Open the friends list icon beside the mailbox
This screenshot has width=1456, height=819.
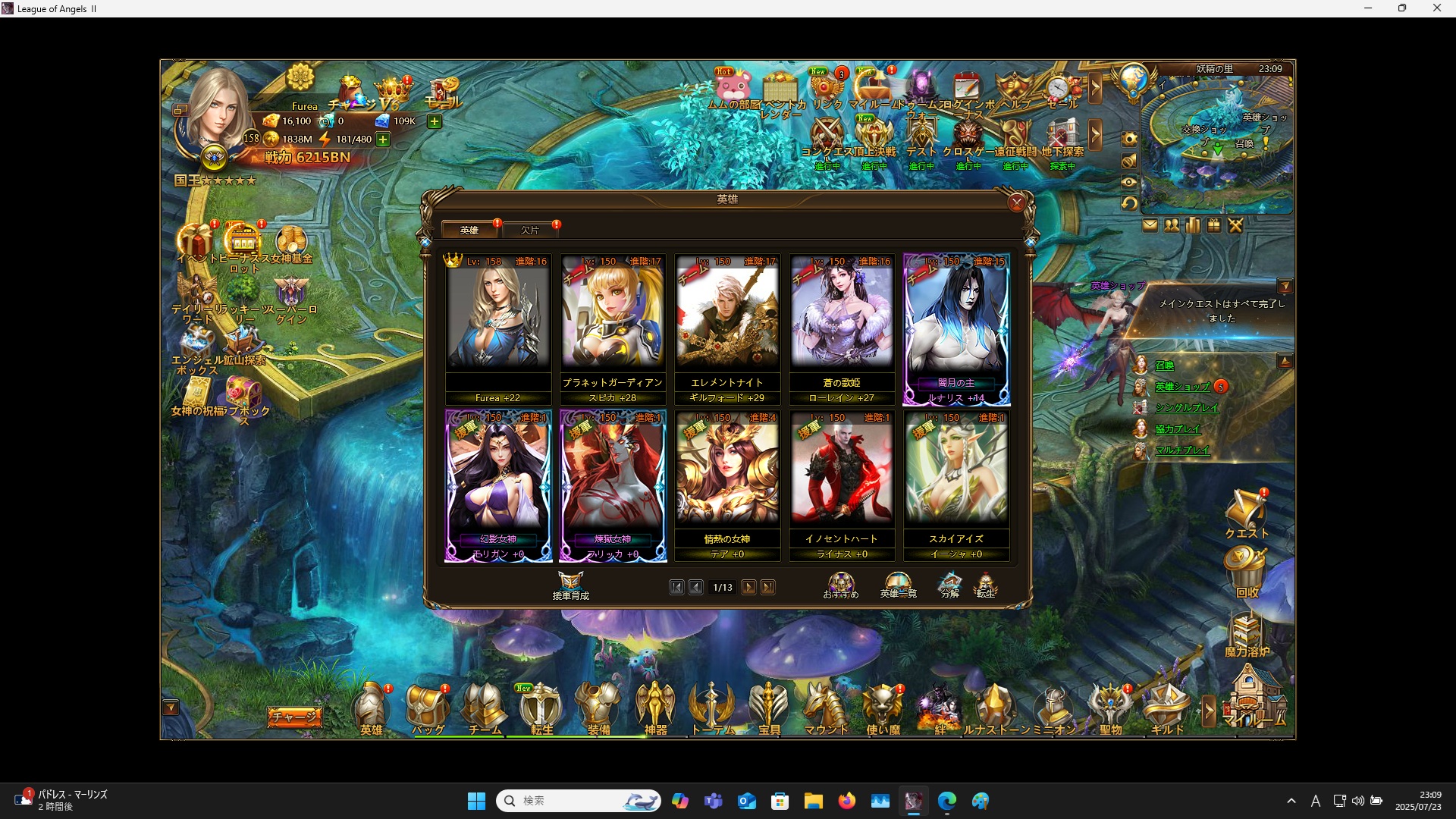[1172, 225]
